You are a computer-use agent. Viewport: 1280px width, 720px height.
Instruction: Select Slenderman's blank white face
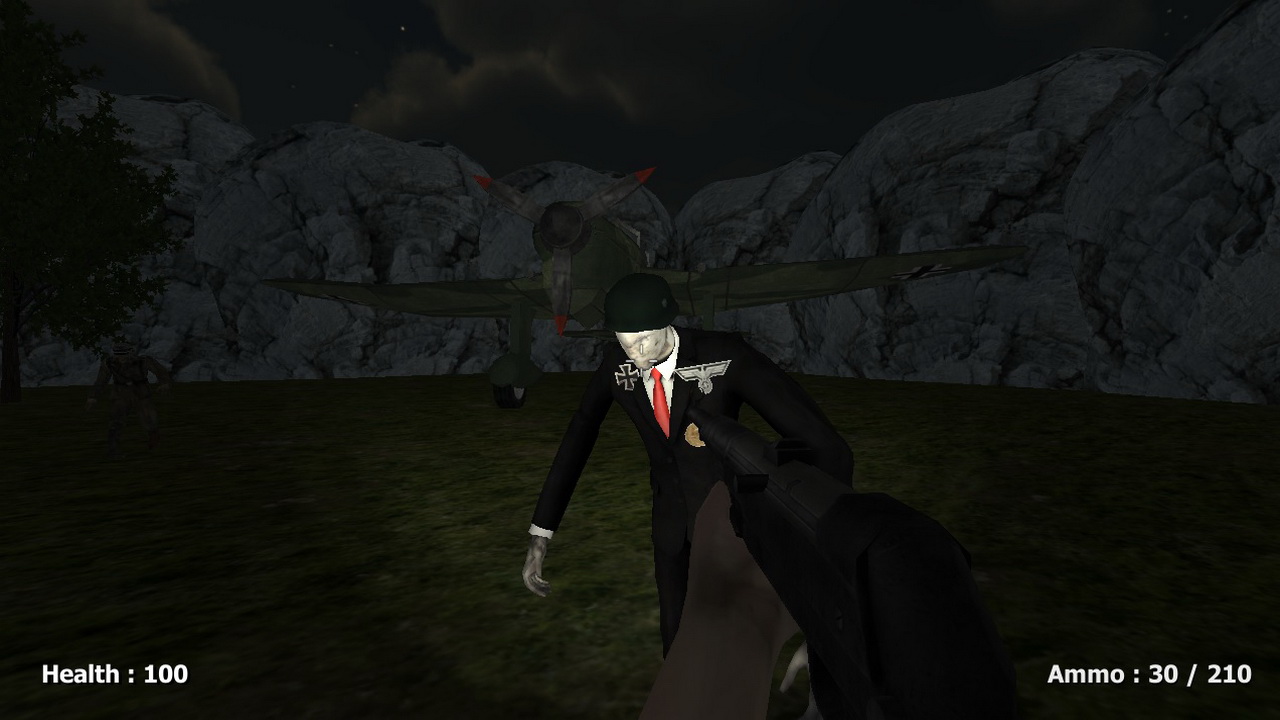coord(645,345)
